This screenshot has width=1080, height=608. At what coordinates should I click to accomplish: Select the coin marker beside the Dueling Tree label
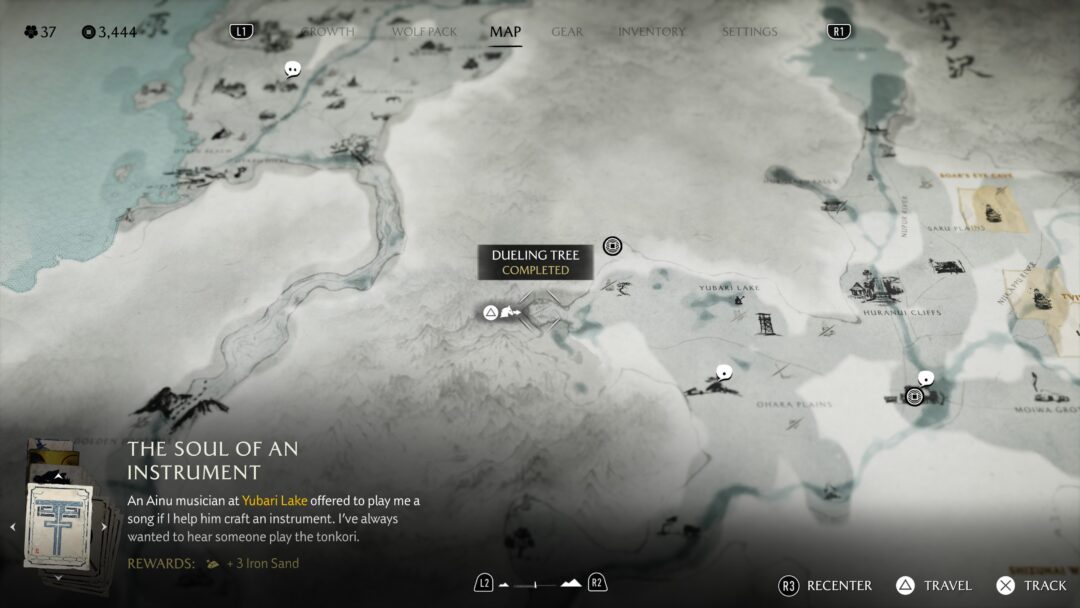pos(612,246)
